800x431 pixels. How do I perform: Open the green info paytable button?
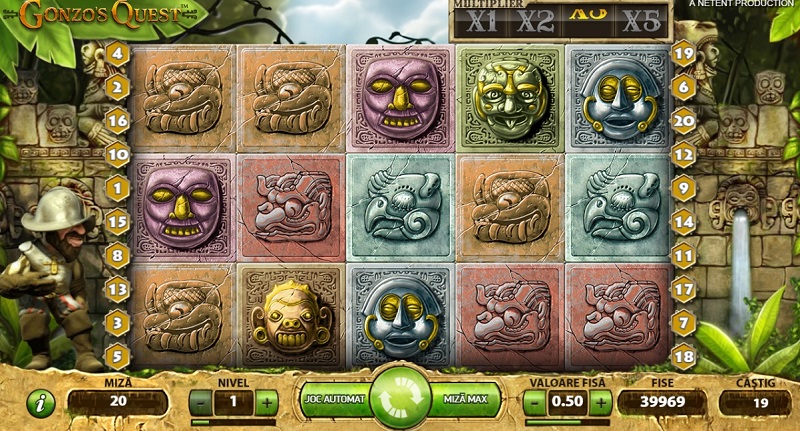click(x=41, y=404)
